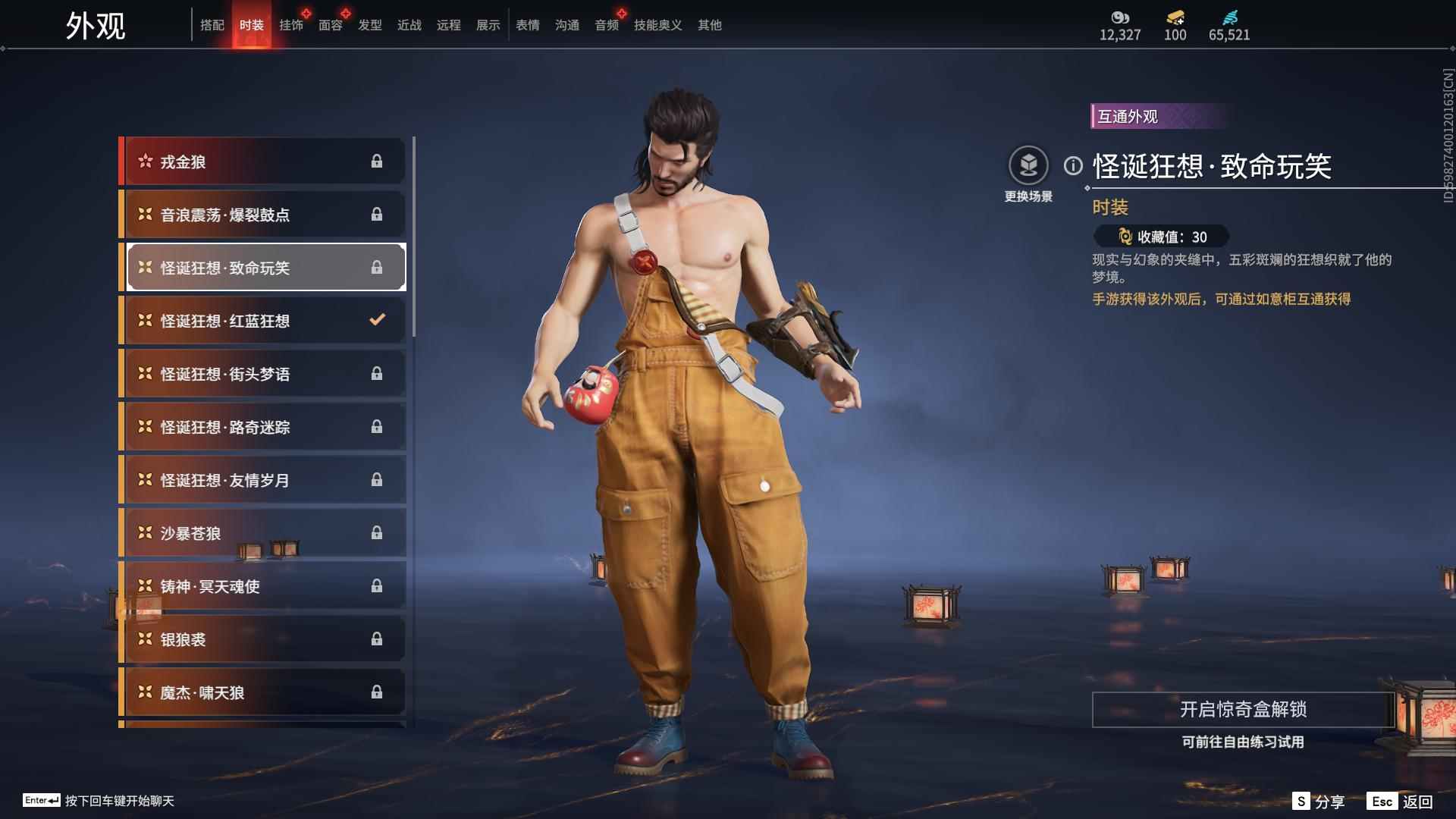Viewport: 1456px width, 819px height.
Task: Expand the 其他 category tab
Action: coord(708,25)
